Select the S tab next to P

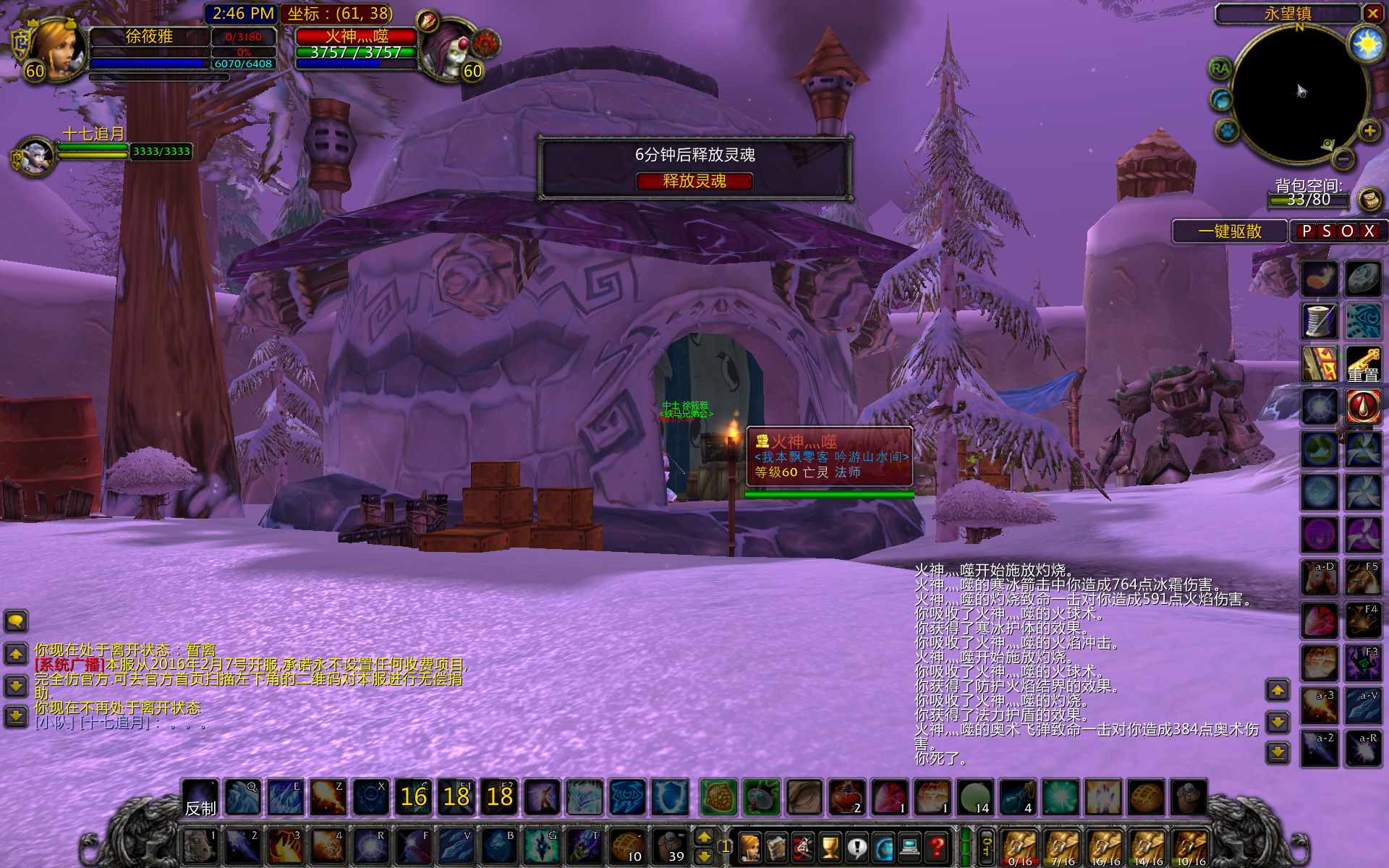tap(1325, 231)
